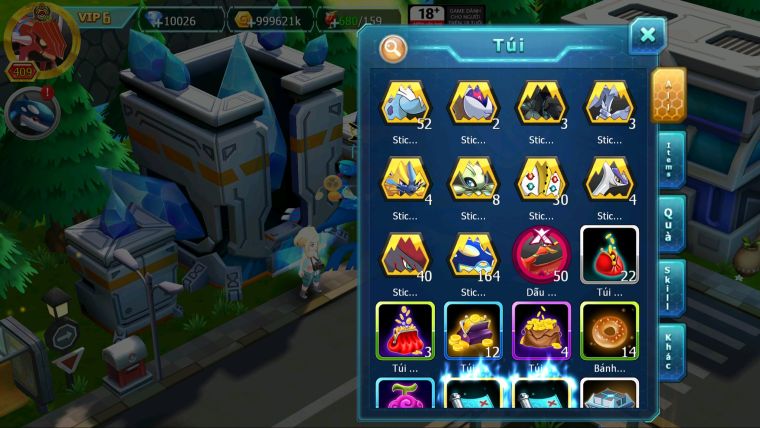This screenshot has height=428, width=760.
Task: Select the orange honeycomb 'All' tab
Action: pyautogui.click(x=668, y=95)
